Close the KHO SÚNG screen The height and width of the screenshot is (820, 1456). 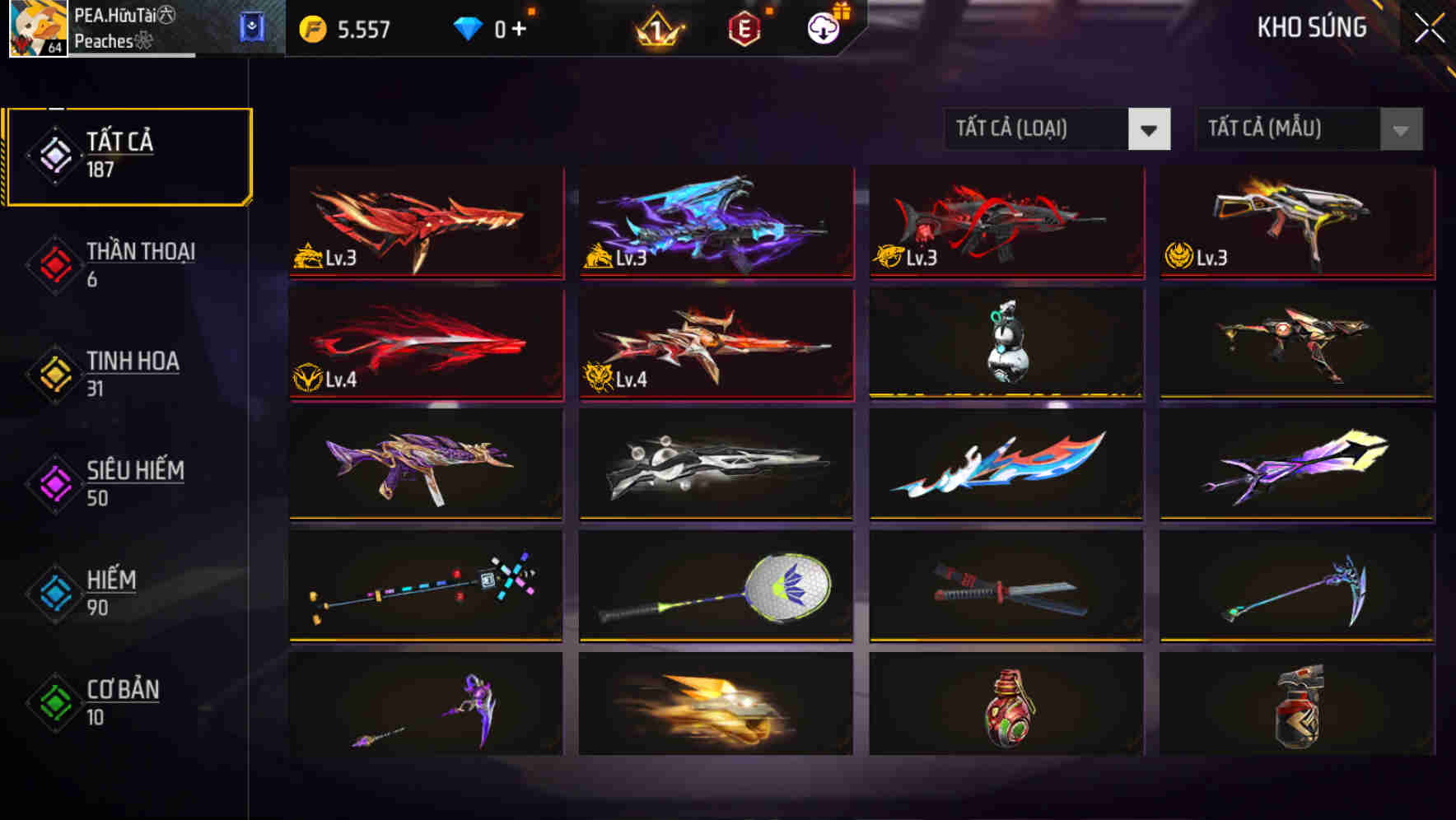click(1429, 26)
